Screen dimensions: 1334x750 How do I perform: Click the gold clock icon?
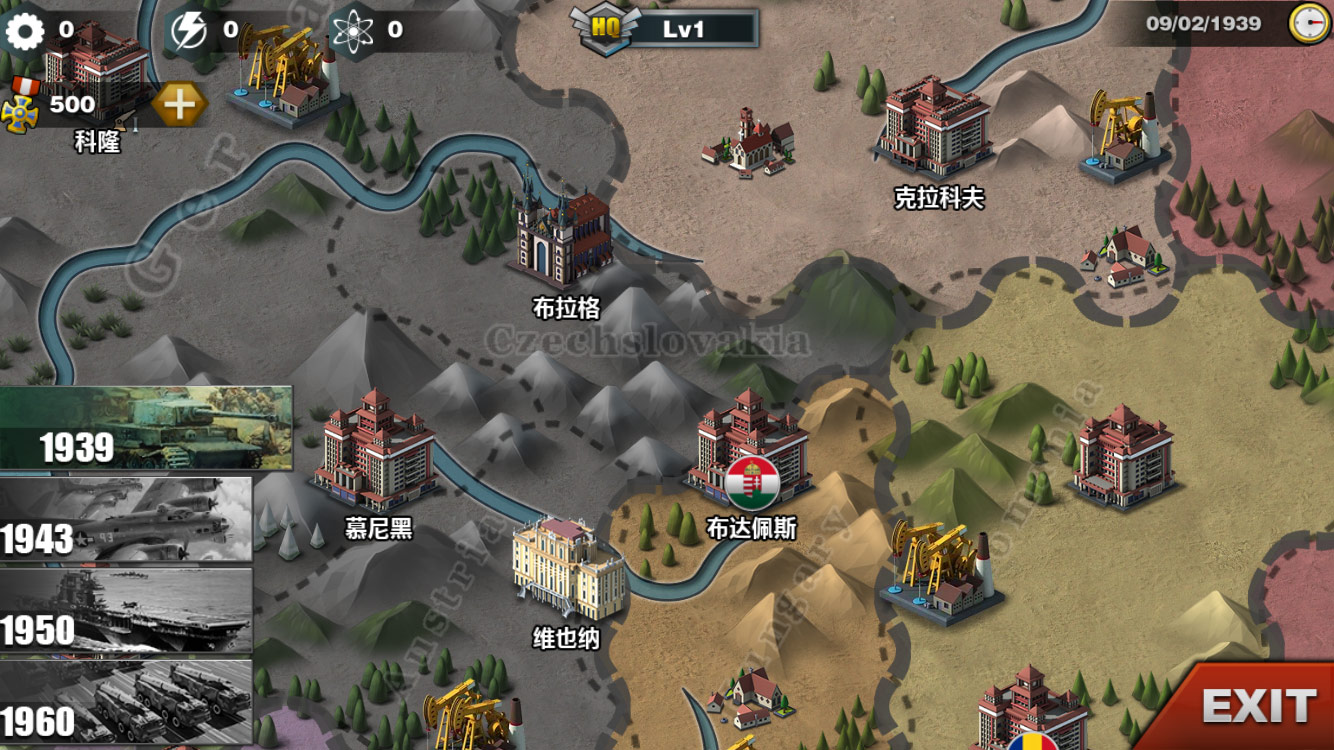(x=1308, y=23)
